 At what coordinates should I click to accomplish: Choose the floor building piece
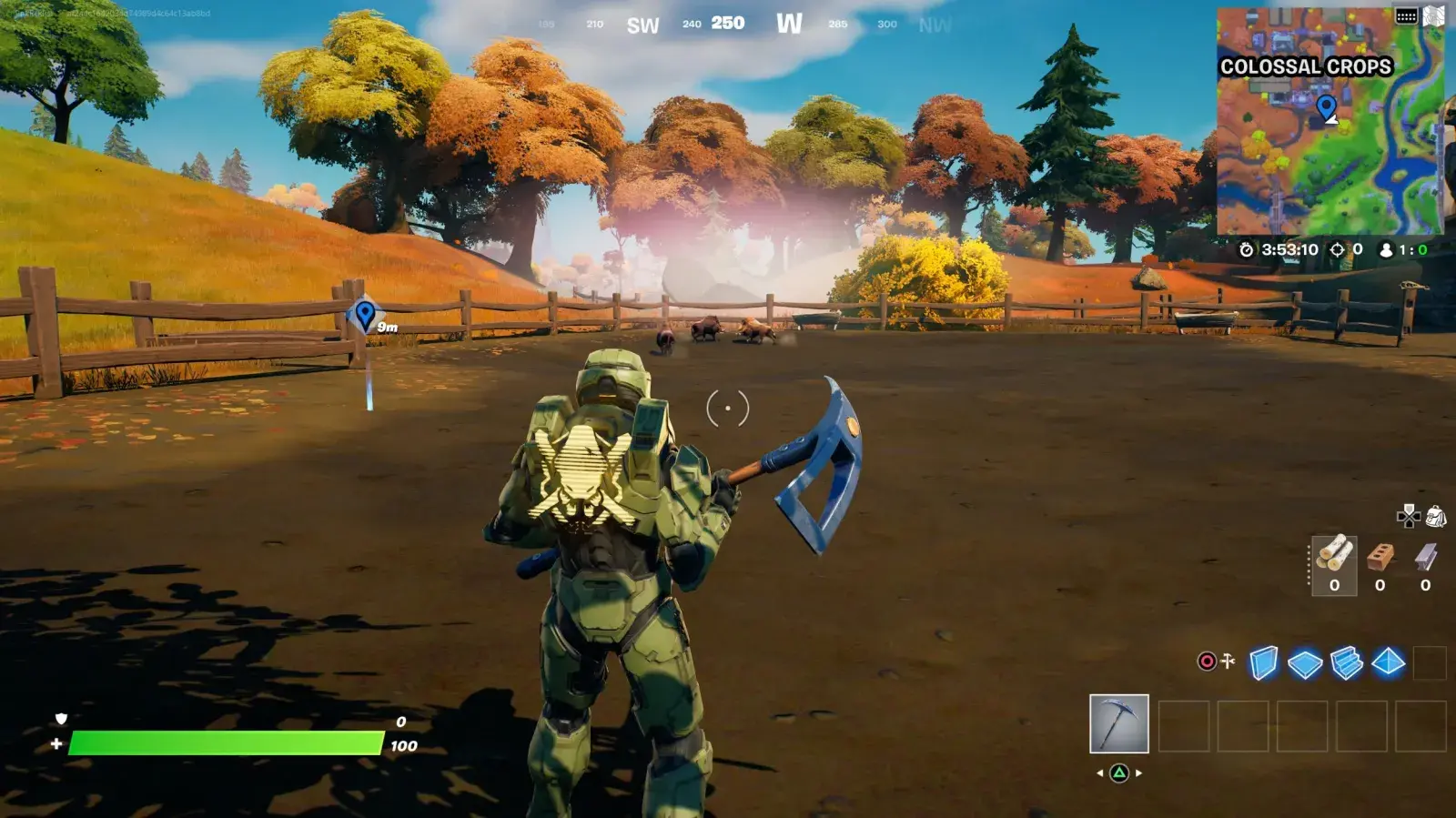pos(1305,664)
